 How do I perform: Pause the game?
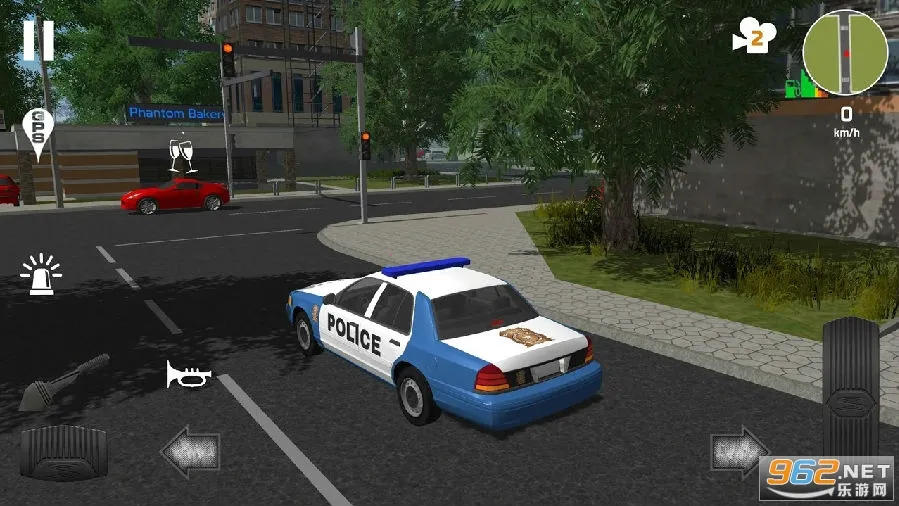coord(38,40)
